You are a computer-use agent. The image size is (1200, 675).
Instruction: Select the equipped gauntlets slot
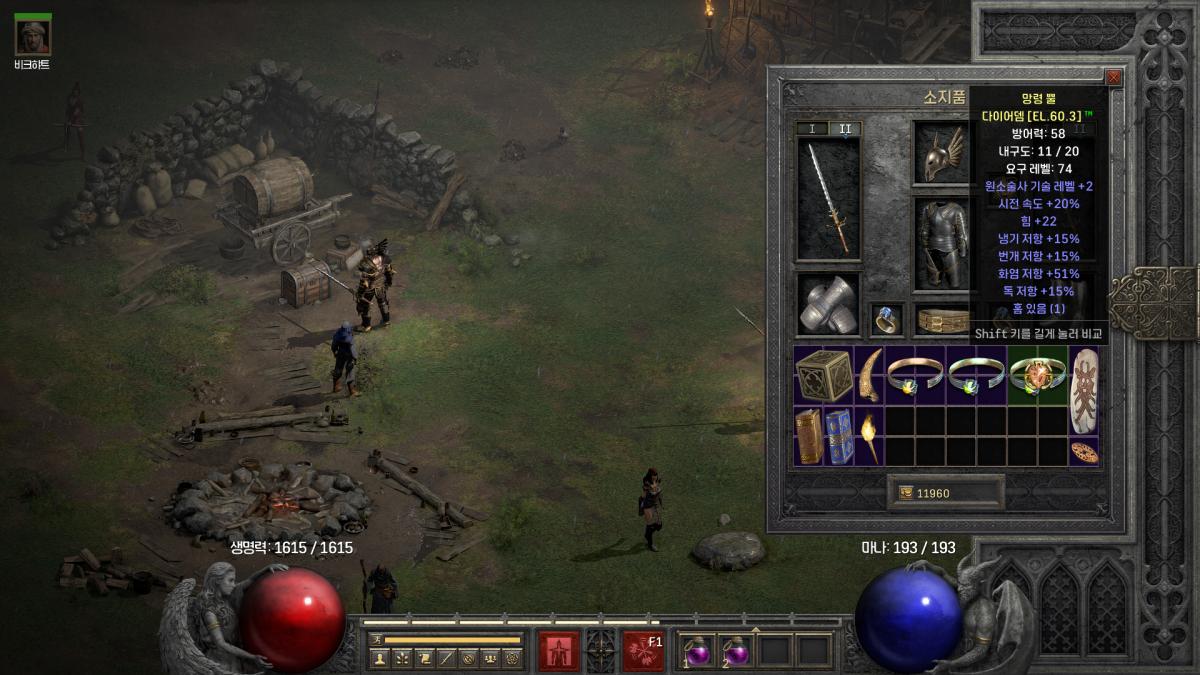click(828, 304)
